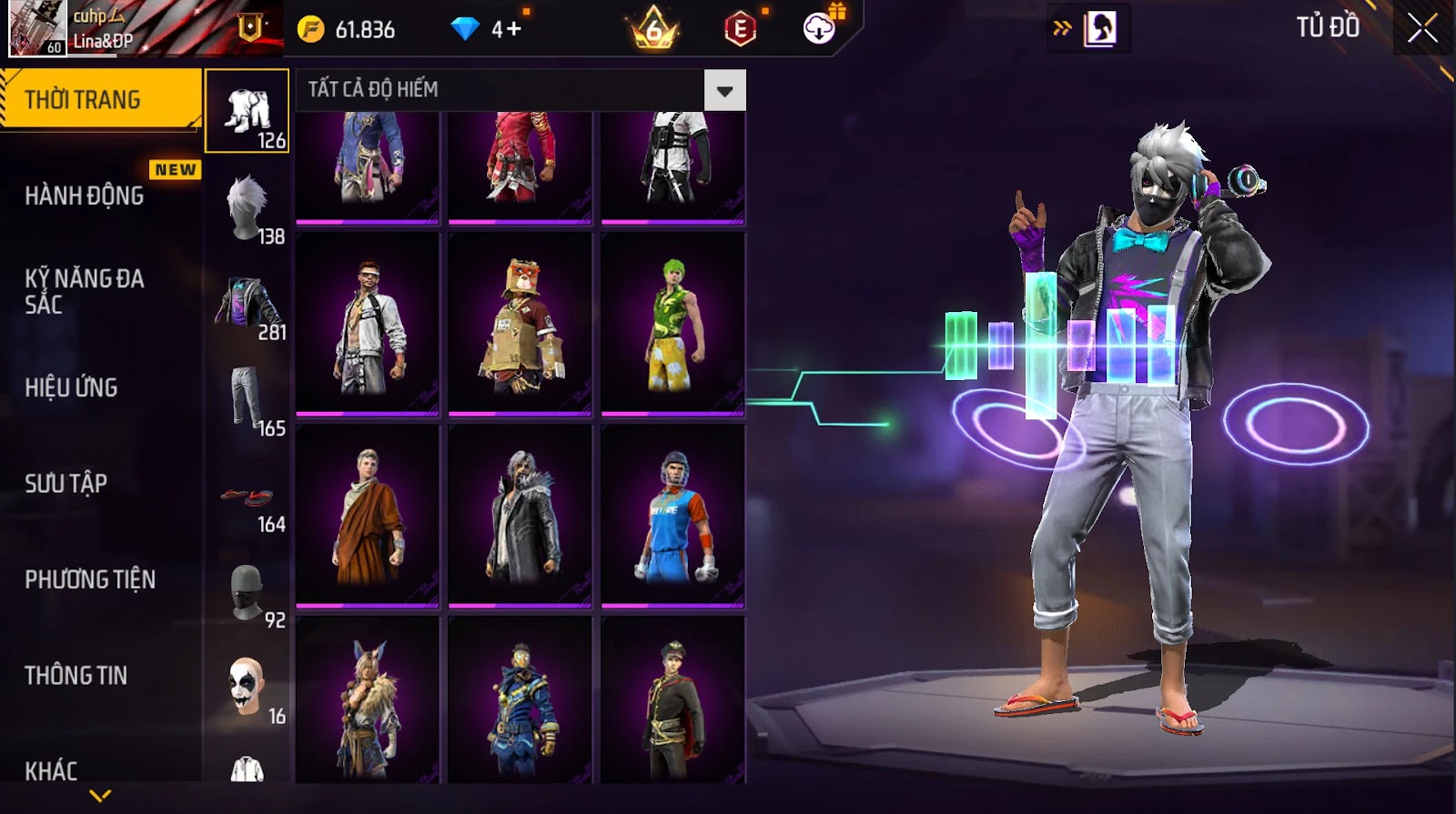Open the HIỆU ỨNG section
This screenshot has height=814, width=1456.
(x=71, y=387)
